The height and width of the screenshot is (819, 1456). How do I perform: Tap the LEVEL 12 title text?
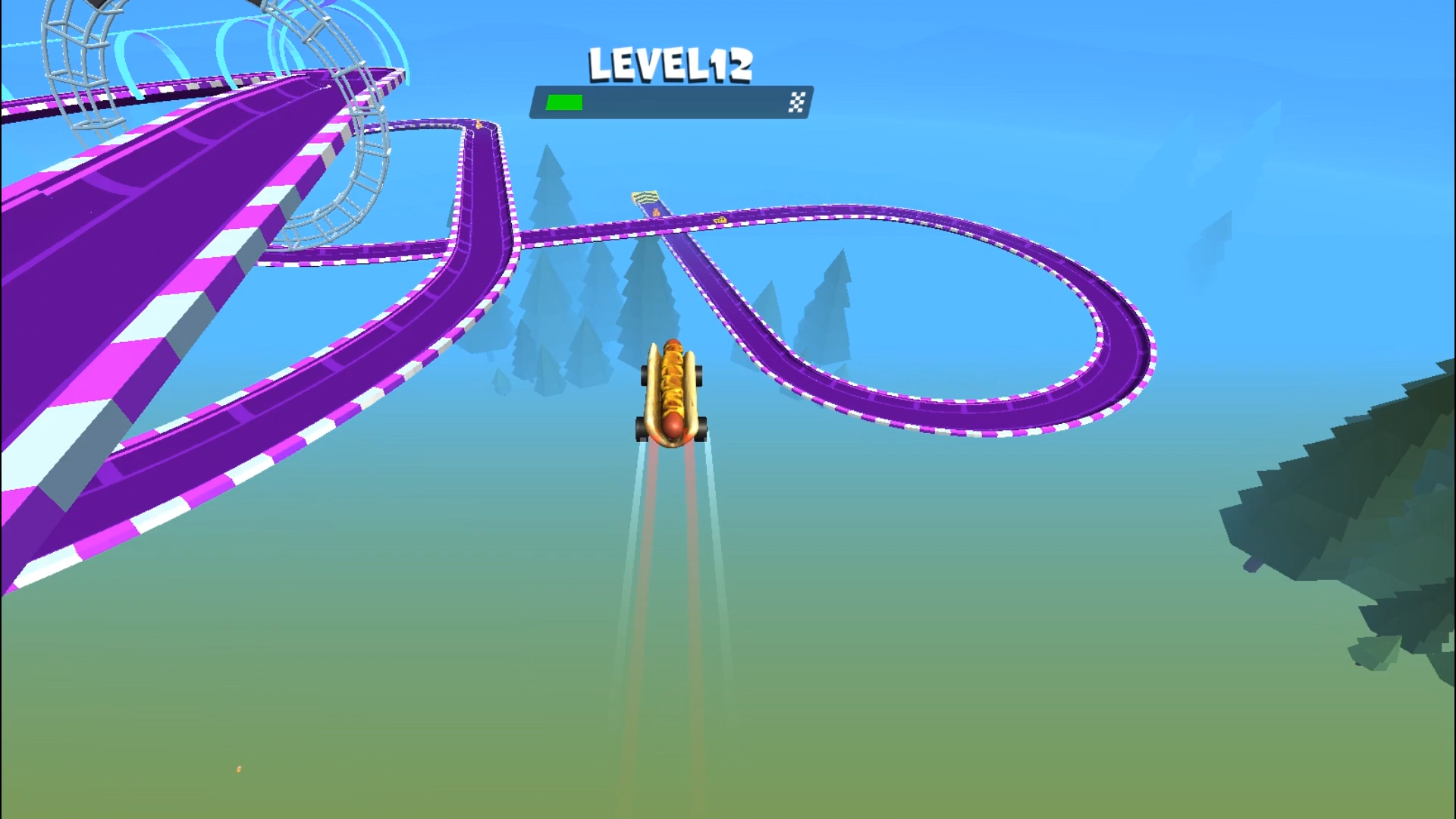click(670, 64)
